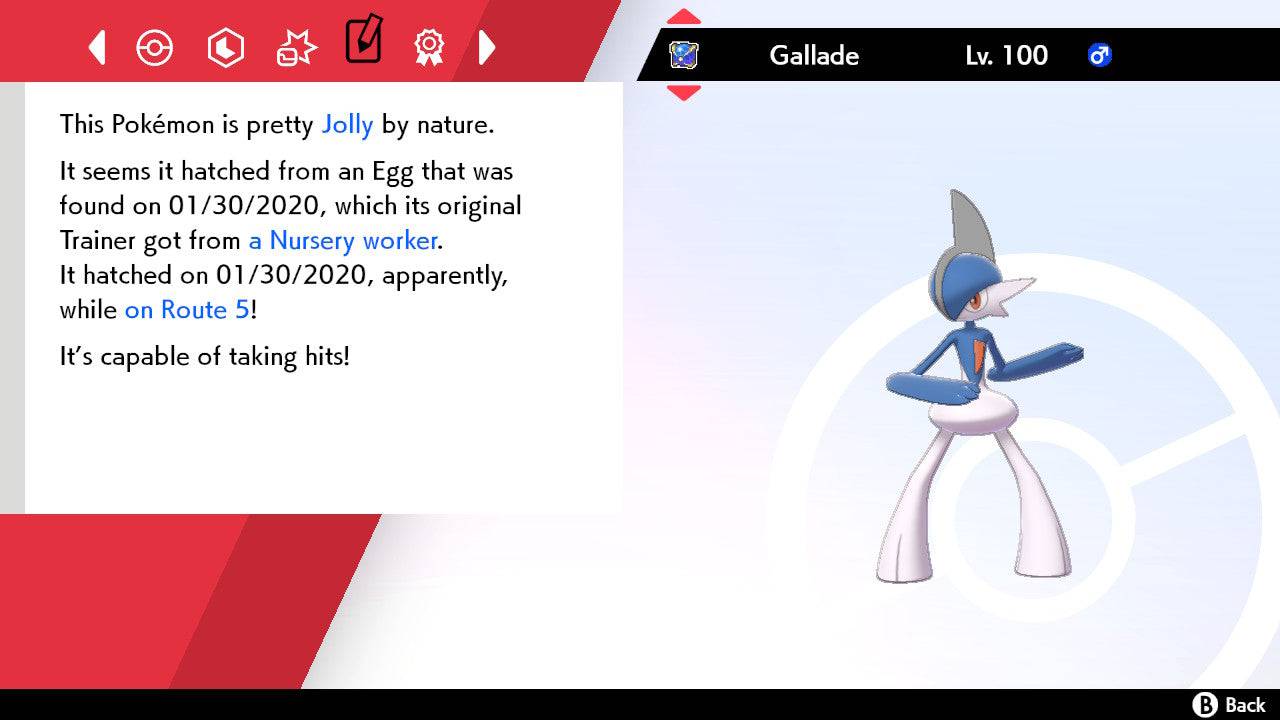Expand the next summary page with the right chevron

488,47
